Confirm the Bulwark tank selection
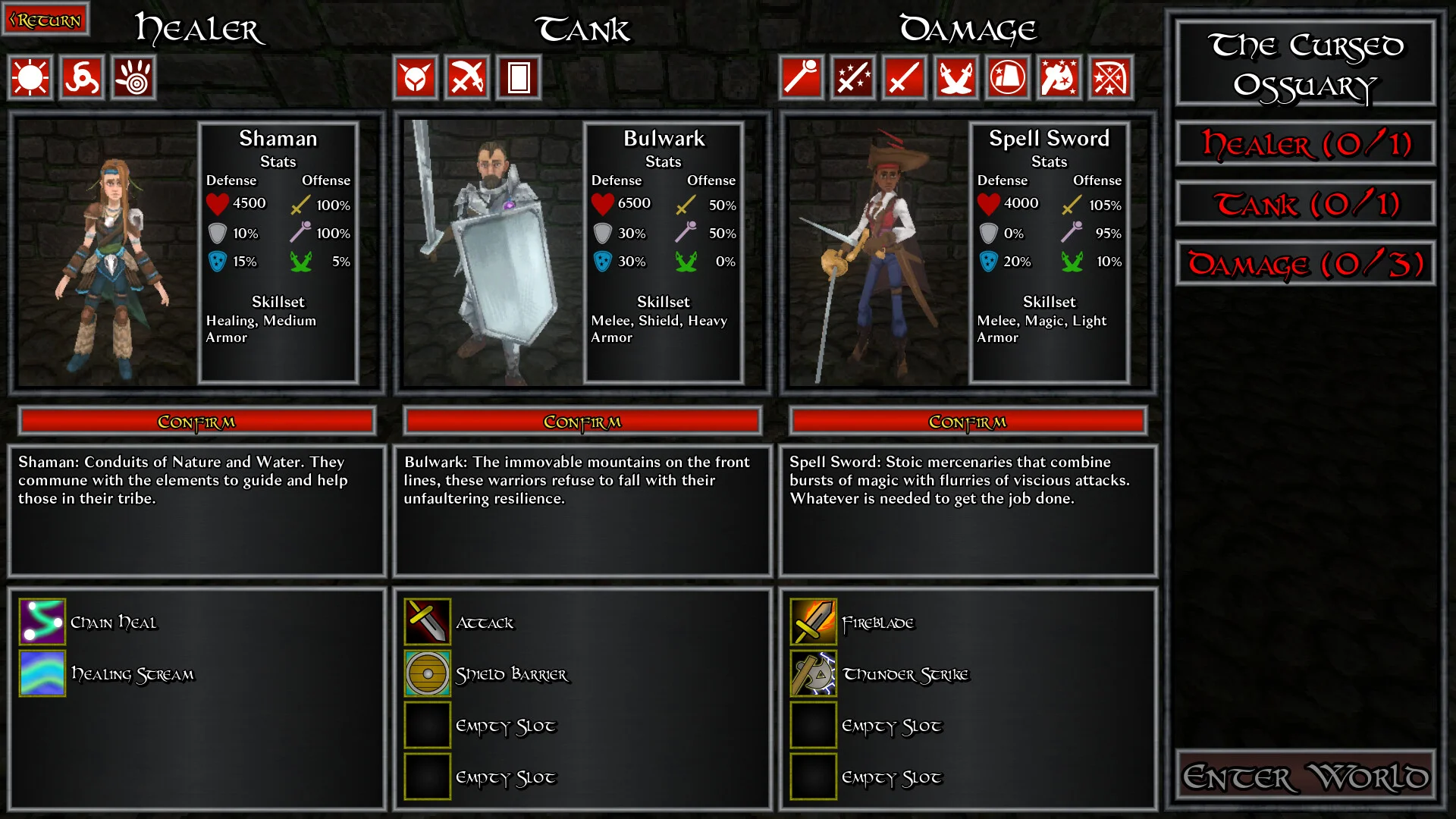Image resolution: width=1456 pixels, height=819 pixels. [582, 422]
